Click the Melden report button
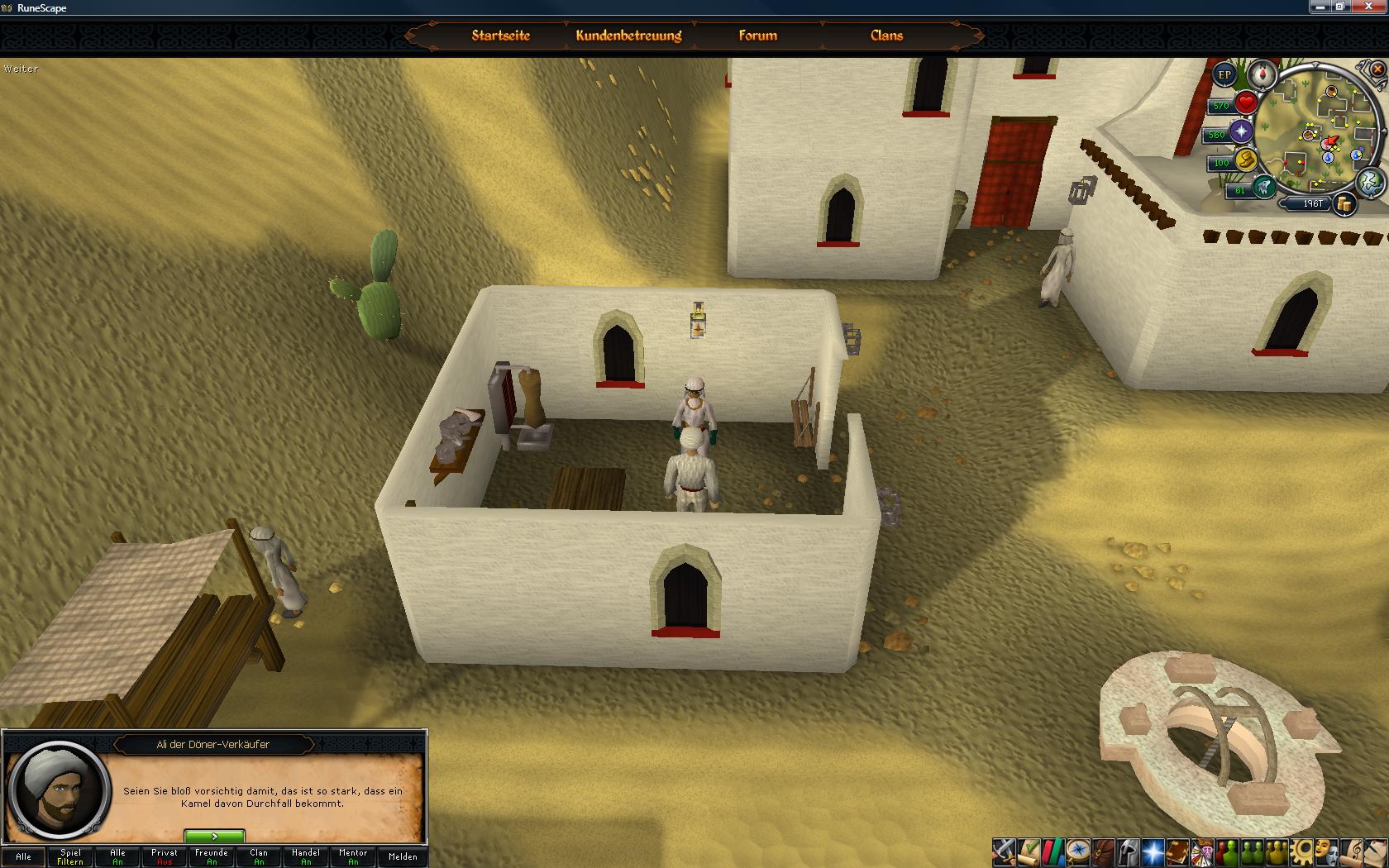The image size is (1389, 868). click(x=403, y=856)
